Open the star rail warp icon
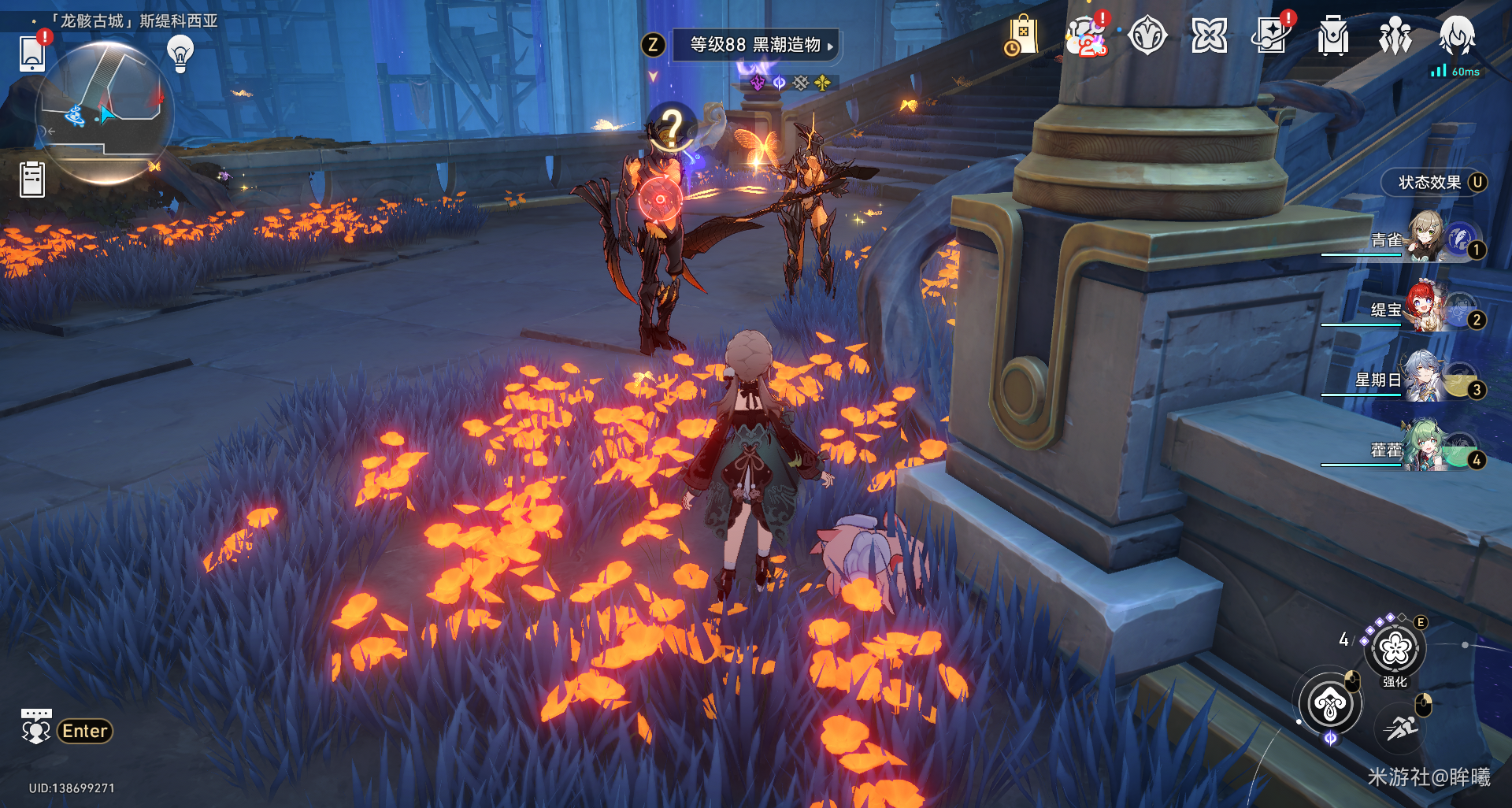1512x808 pixels. pyautogui.click(x=1147, y=36)
